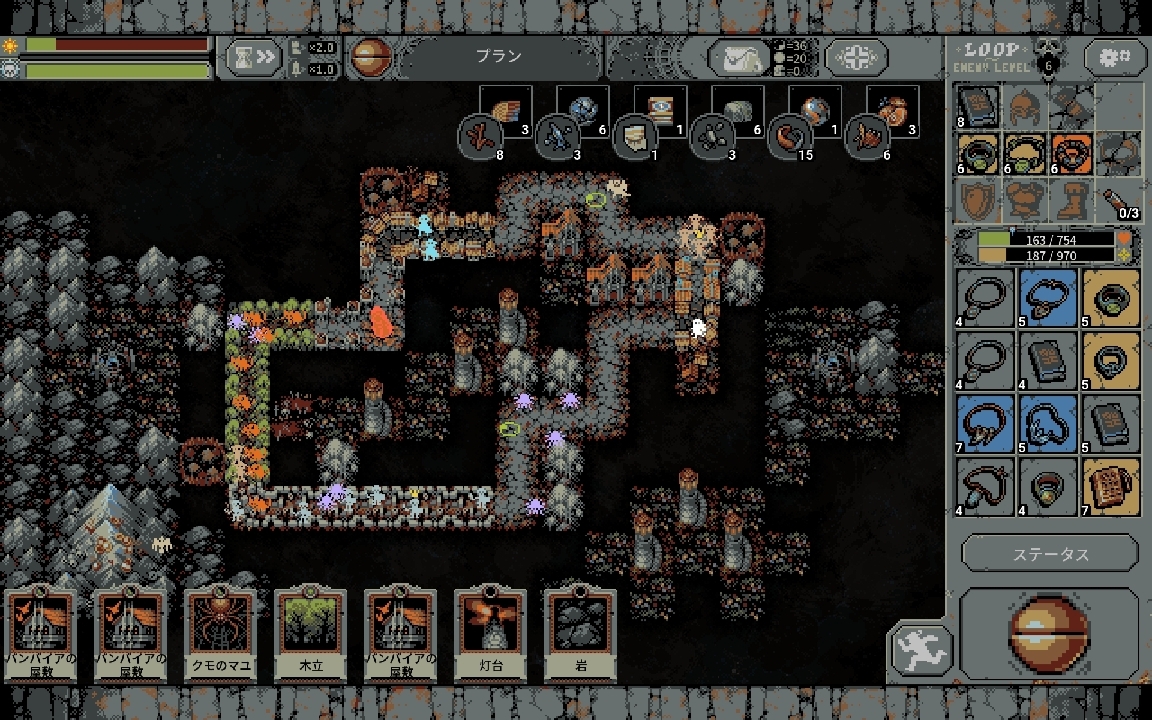Open the ステータス panel
The width and height of the screenshot is (1152, 720).
(1050, 554)
